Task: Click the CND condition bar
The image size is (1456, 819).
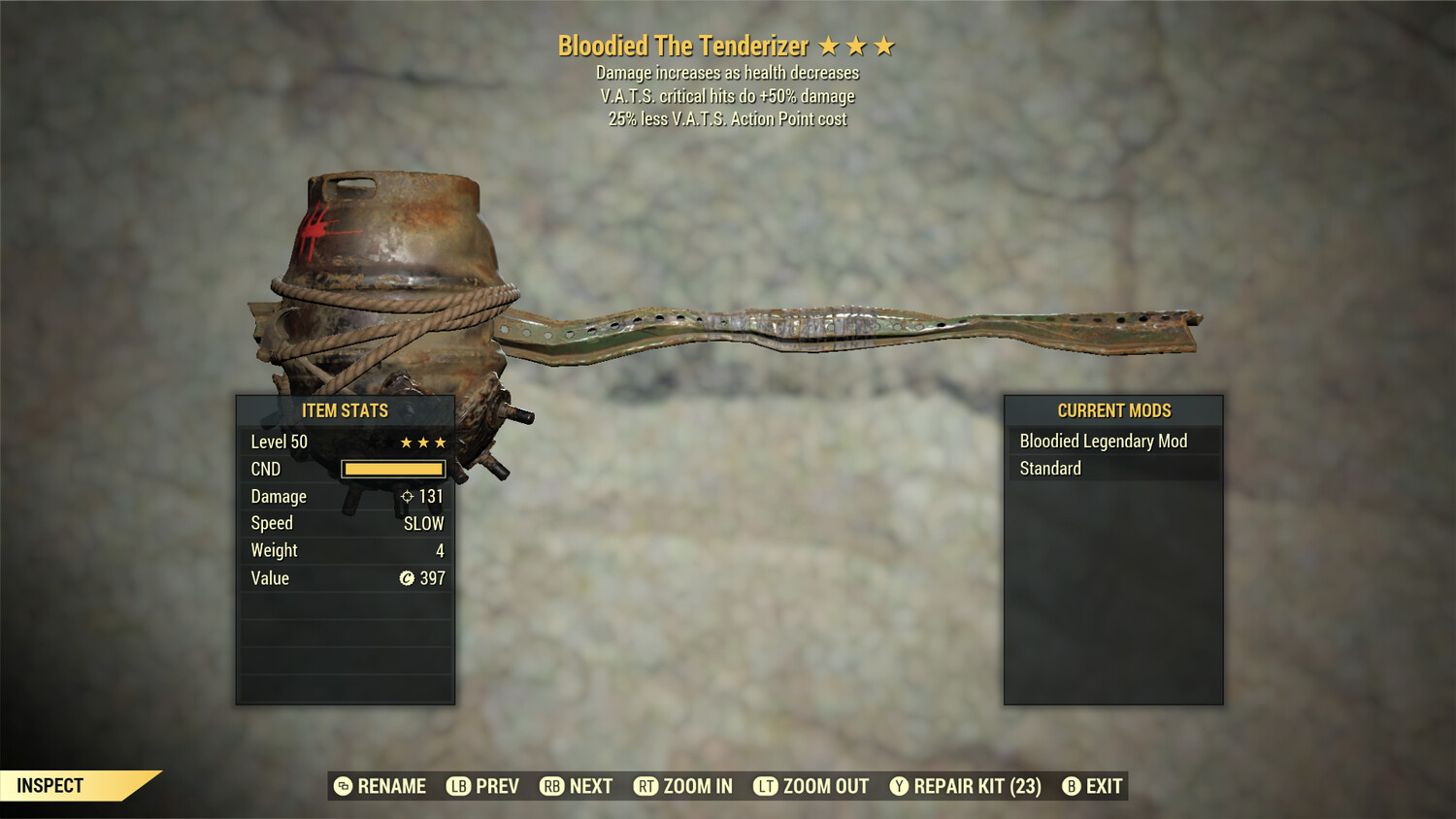Action: tap(393, 469)
